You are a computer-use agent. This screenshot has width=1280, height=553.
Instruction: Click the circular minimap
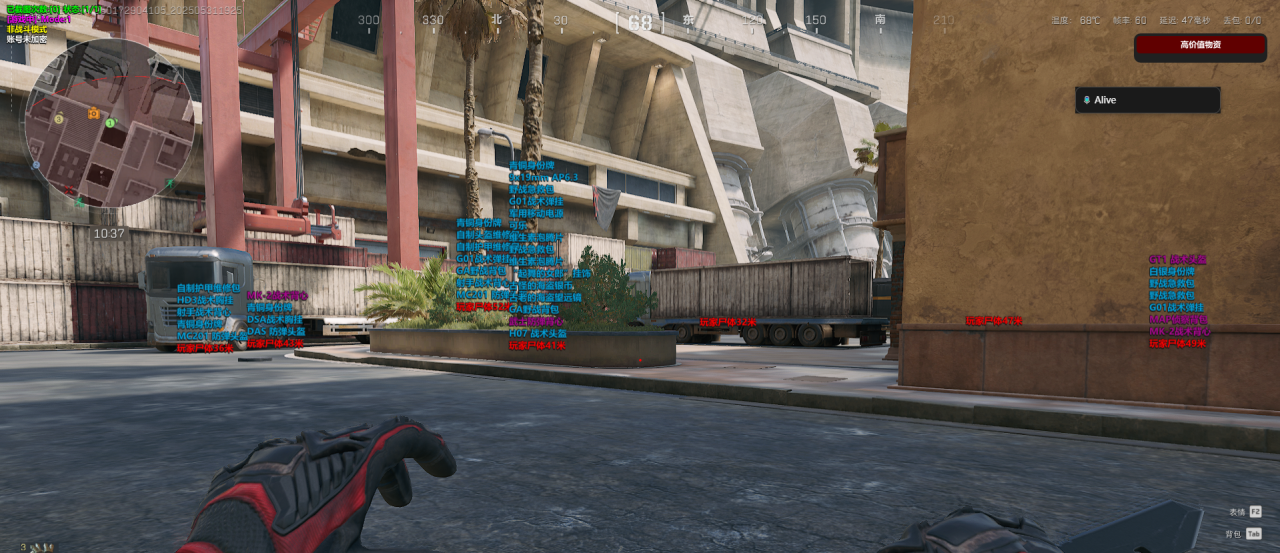point(108,123)
